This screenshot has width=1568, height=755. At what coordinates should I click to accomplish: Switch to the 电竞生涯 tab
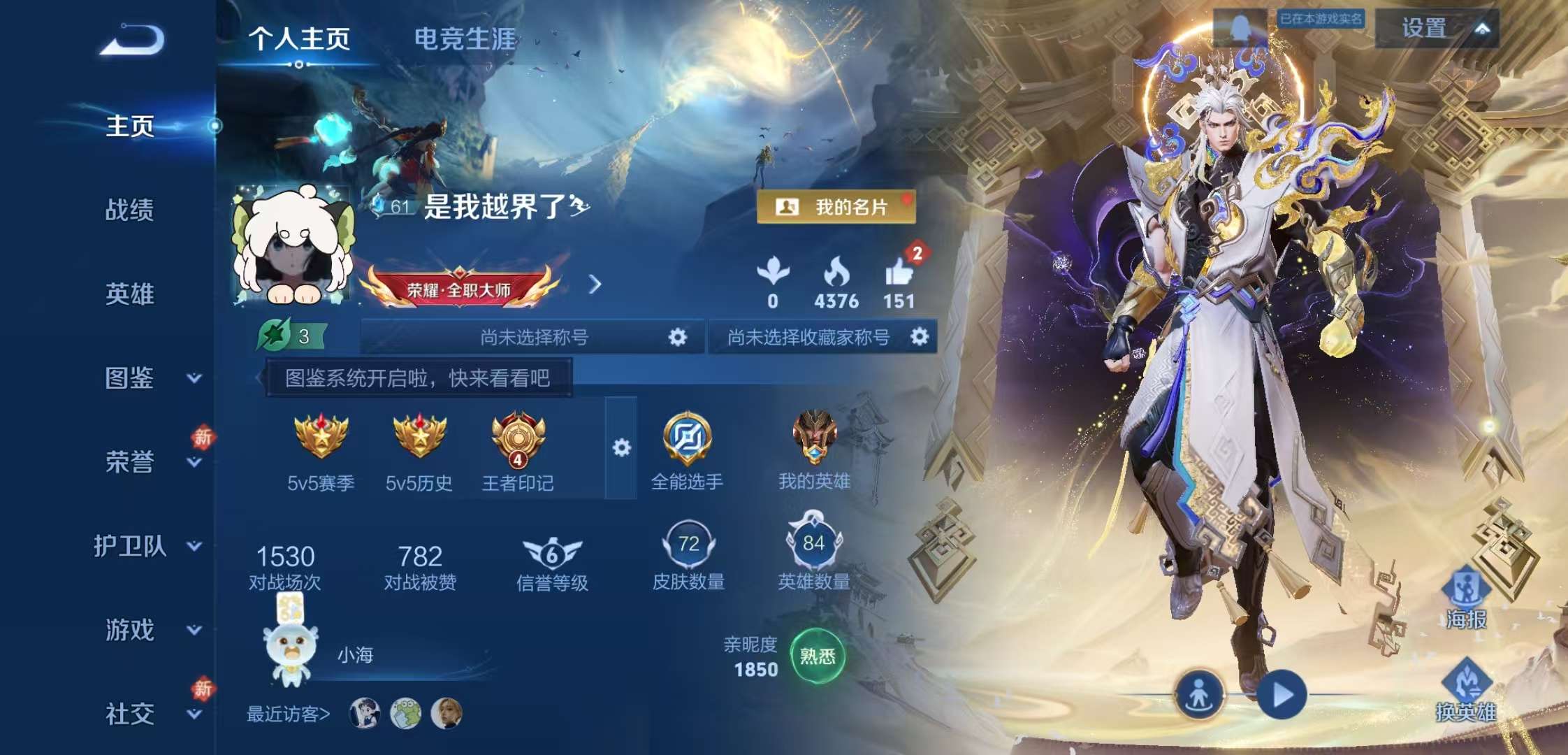(x=463, y=40)
